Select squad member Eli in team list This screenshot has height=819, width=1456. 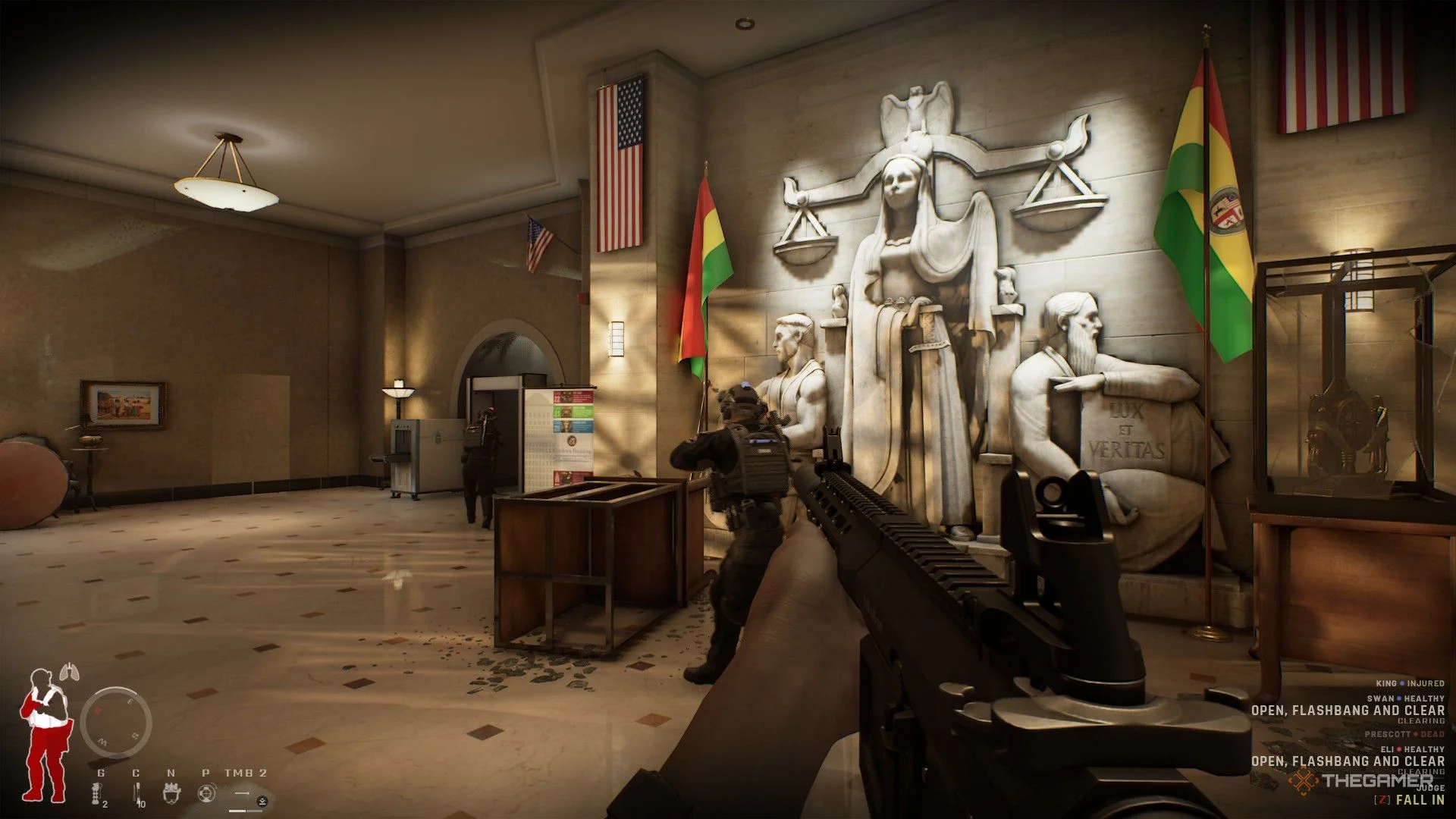pyautogui.click(x=1411, y=749)
